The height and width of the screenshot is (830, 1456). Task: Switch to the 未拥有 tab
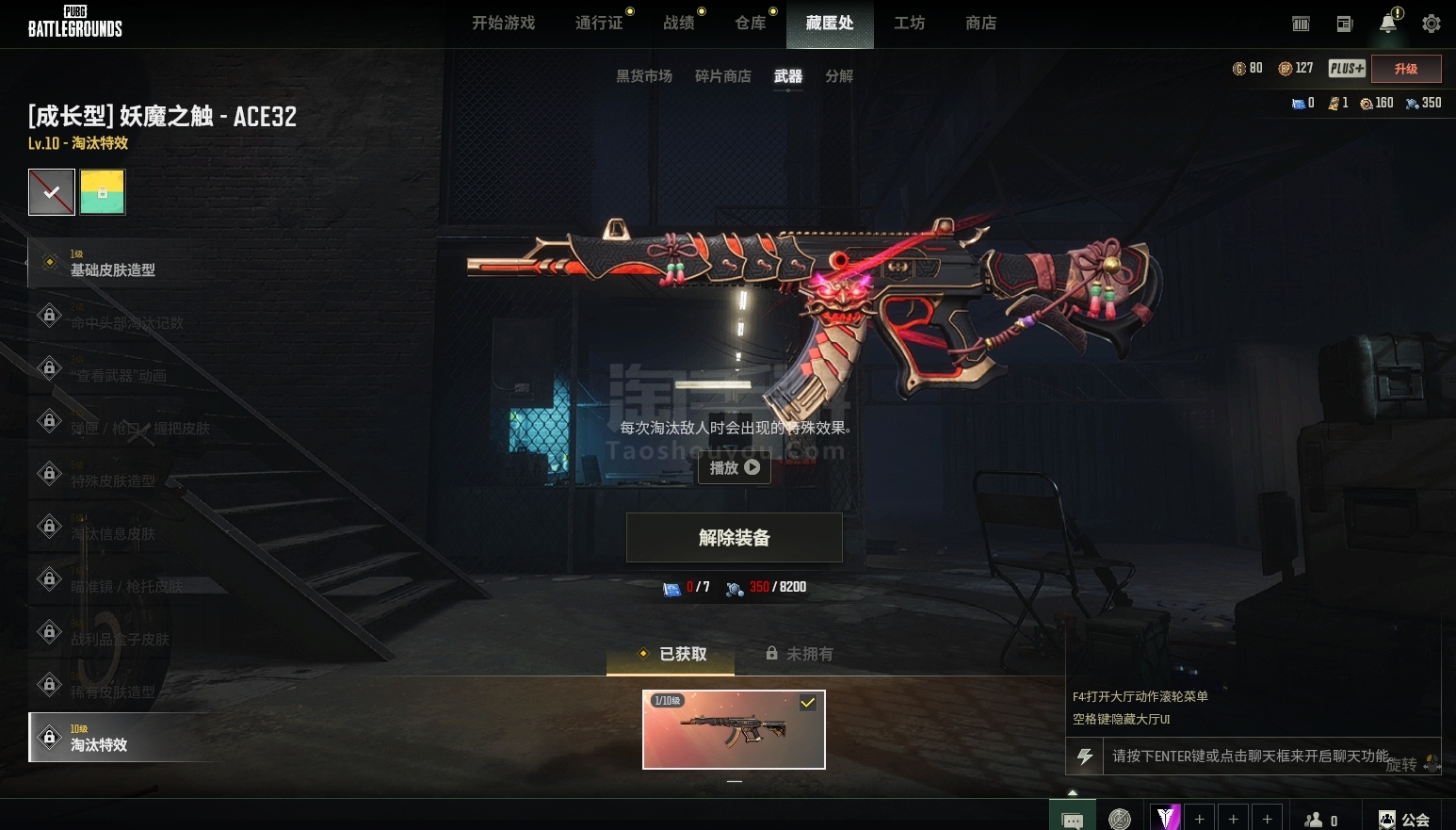[800, 654]
